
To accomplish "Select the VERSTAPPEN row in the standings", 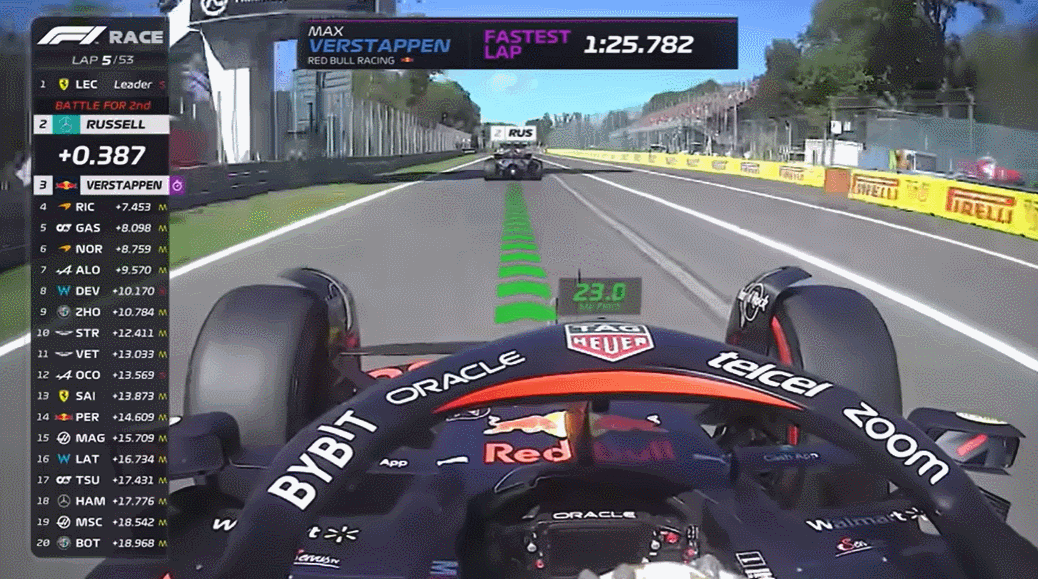I will coord(100,185).
